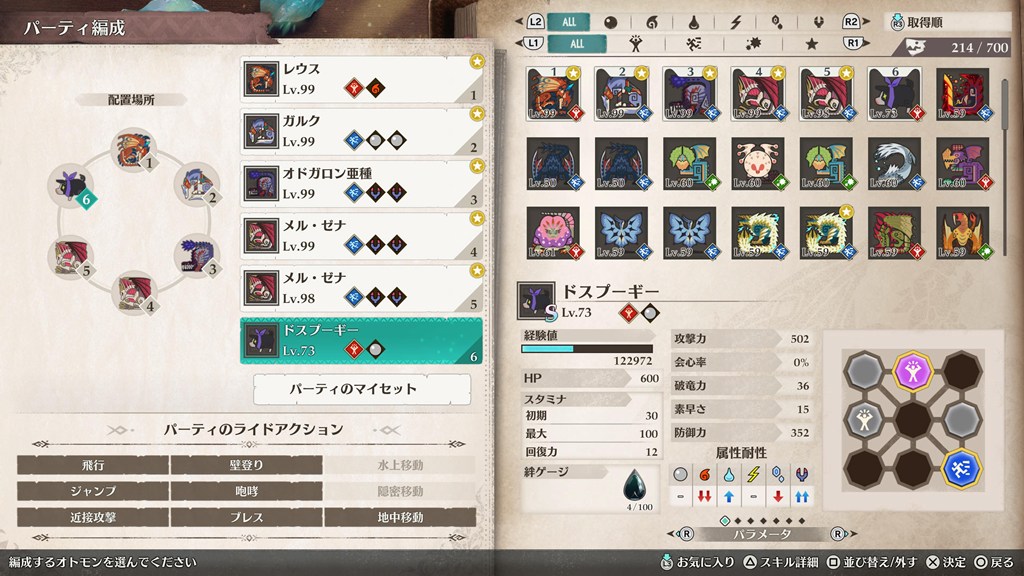Viewport: 1024px width, 576px height.
Task: Choose the ガルク party row
Action: (x=360, y=131)
